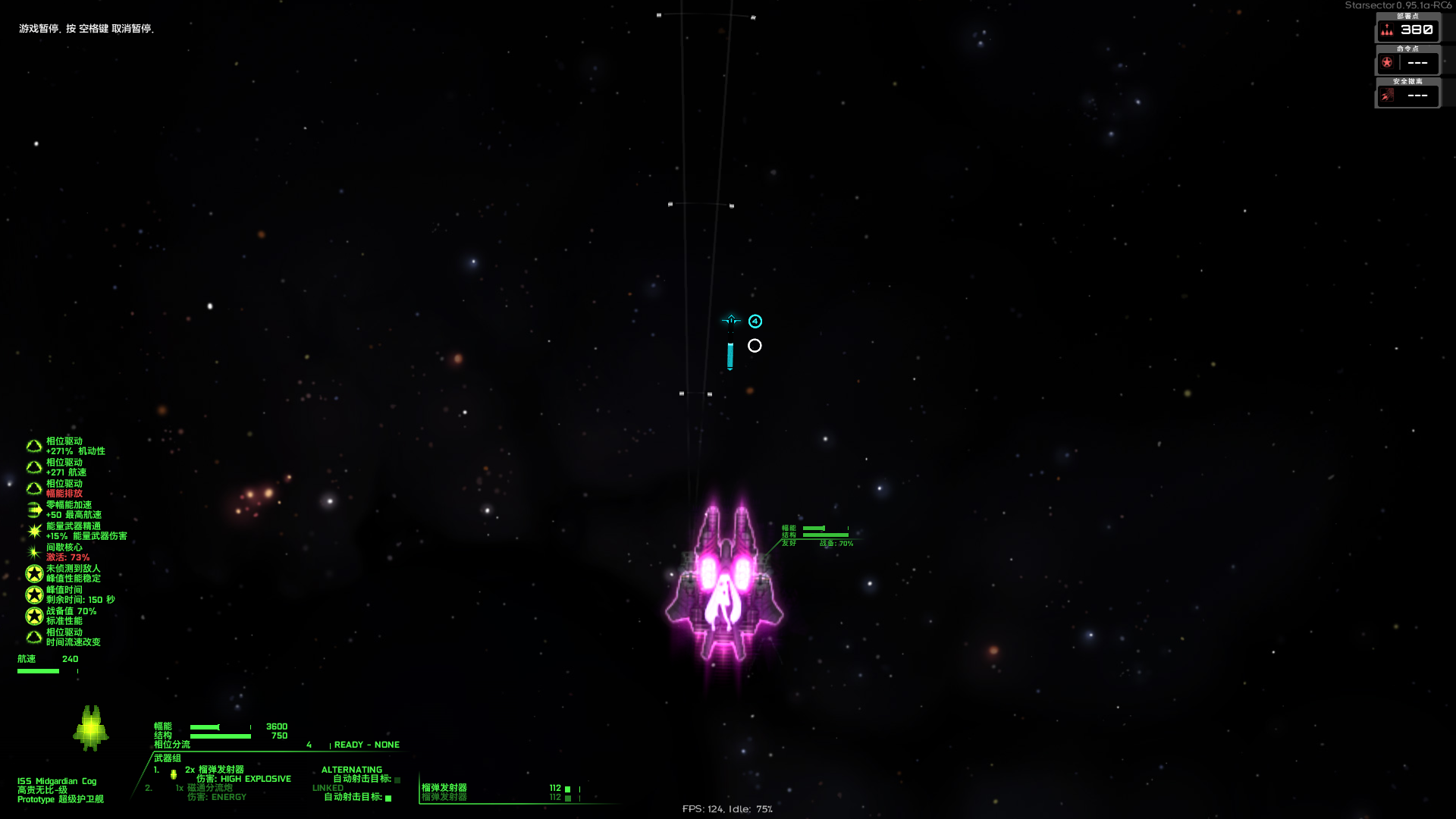Click the READY - NONE system indicator
The height and width of the screenshot is (819, 1456).
367,745
